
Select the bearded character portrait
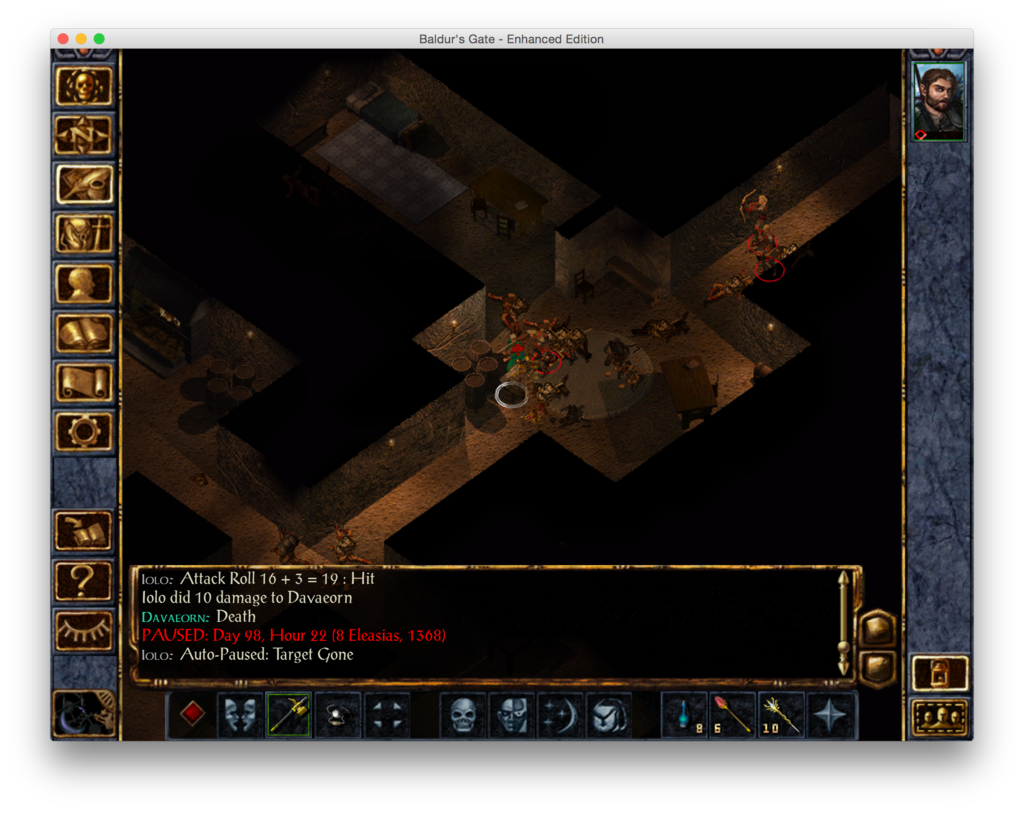tap(939, 102)
